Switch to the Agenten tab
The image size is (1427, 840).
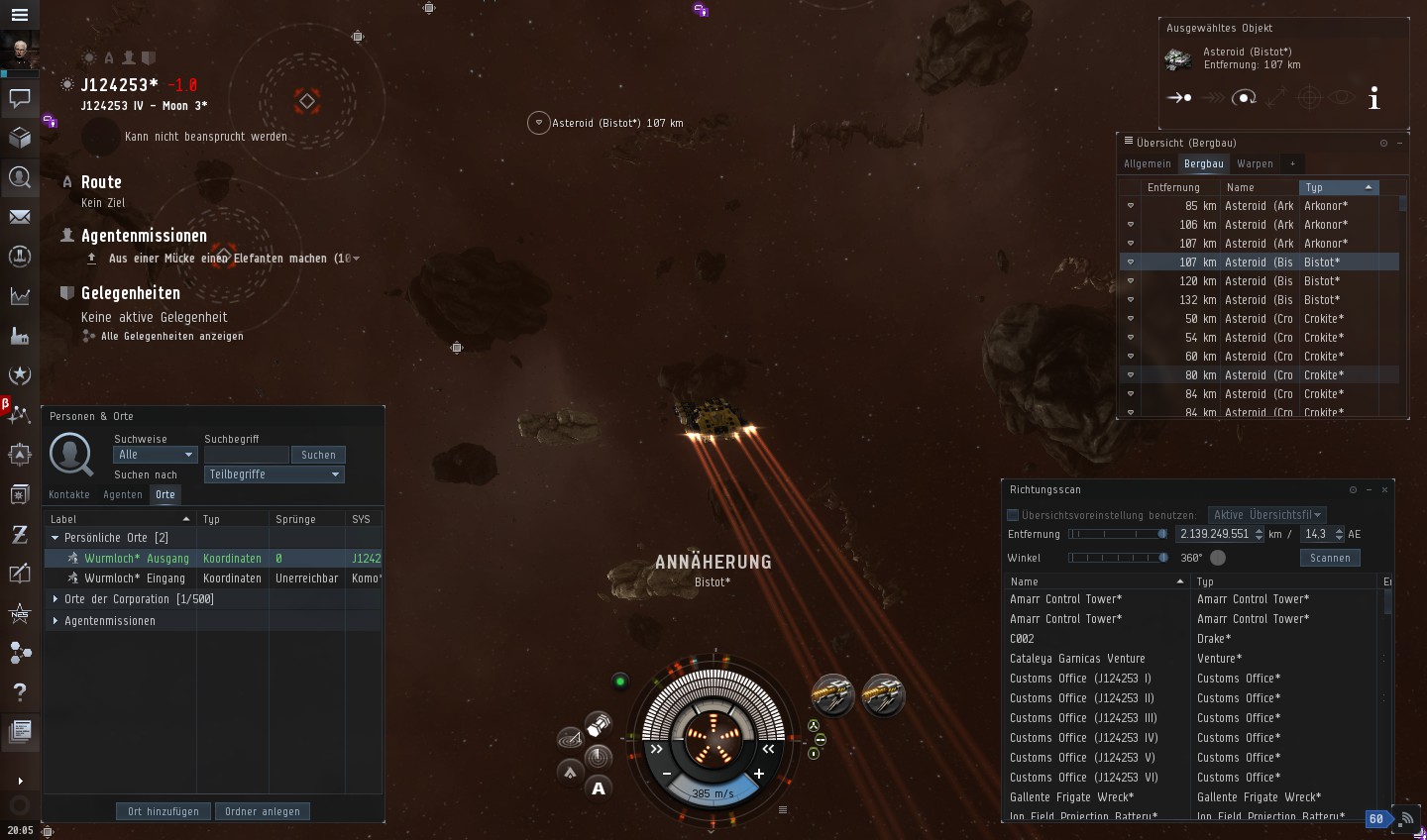[123, 494]
